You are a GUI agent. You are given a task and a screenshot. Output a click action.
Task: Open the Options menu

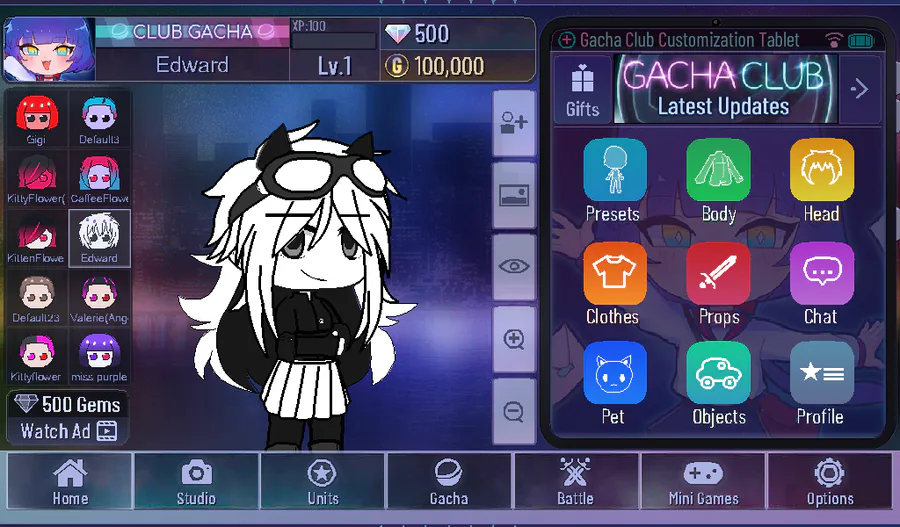click(x=830, y=481)
